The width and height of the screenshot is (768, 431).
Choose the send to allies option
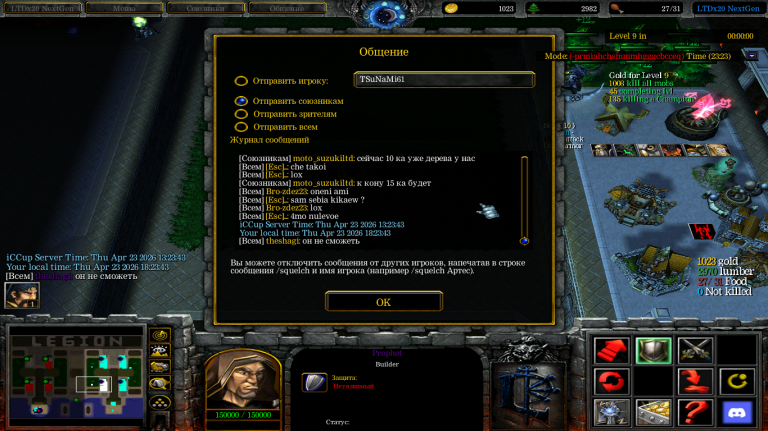(x=241, y=101)
